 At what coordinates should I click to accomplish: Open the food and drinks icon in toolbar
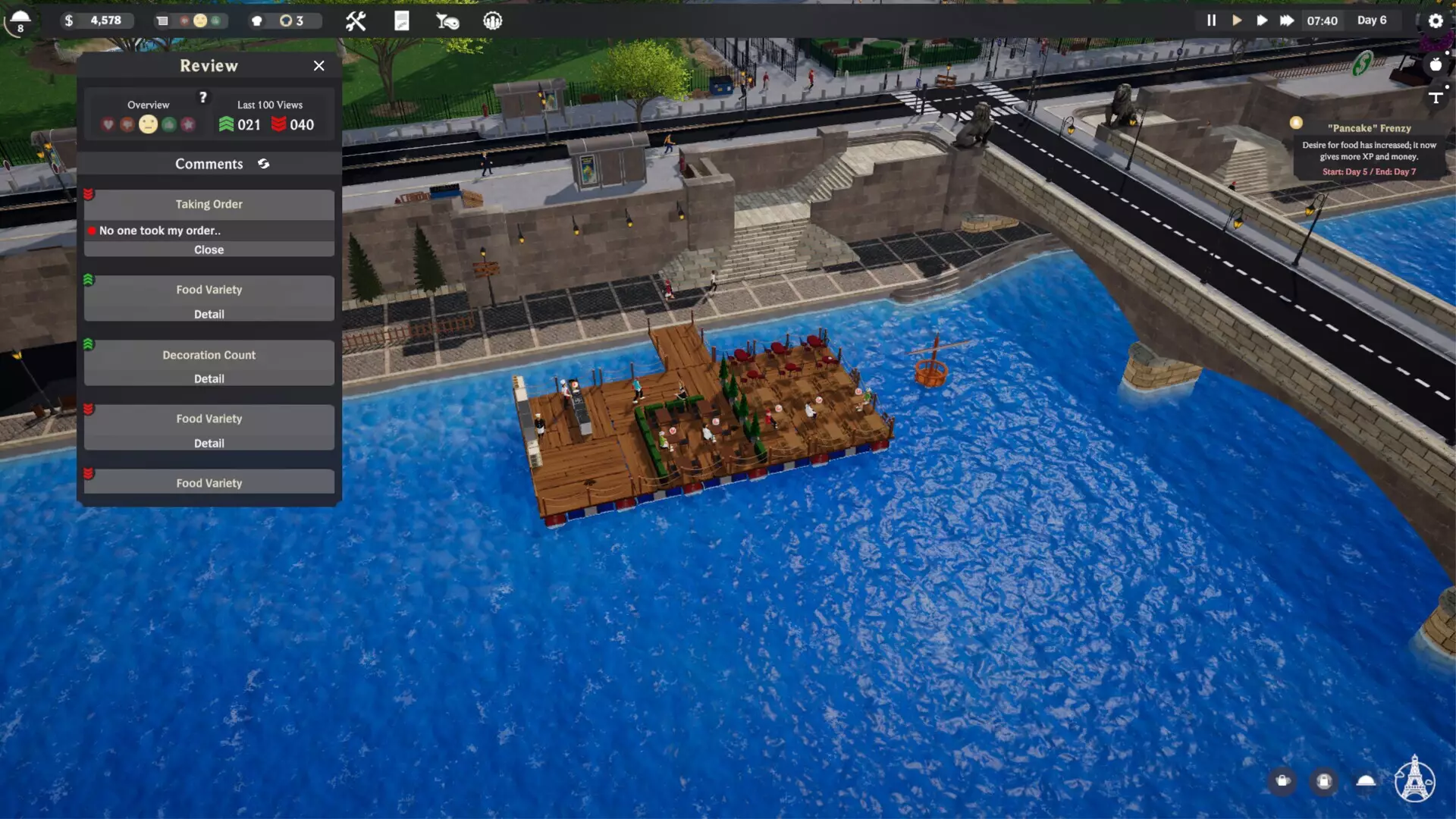(x=447, y=21)
